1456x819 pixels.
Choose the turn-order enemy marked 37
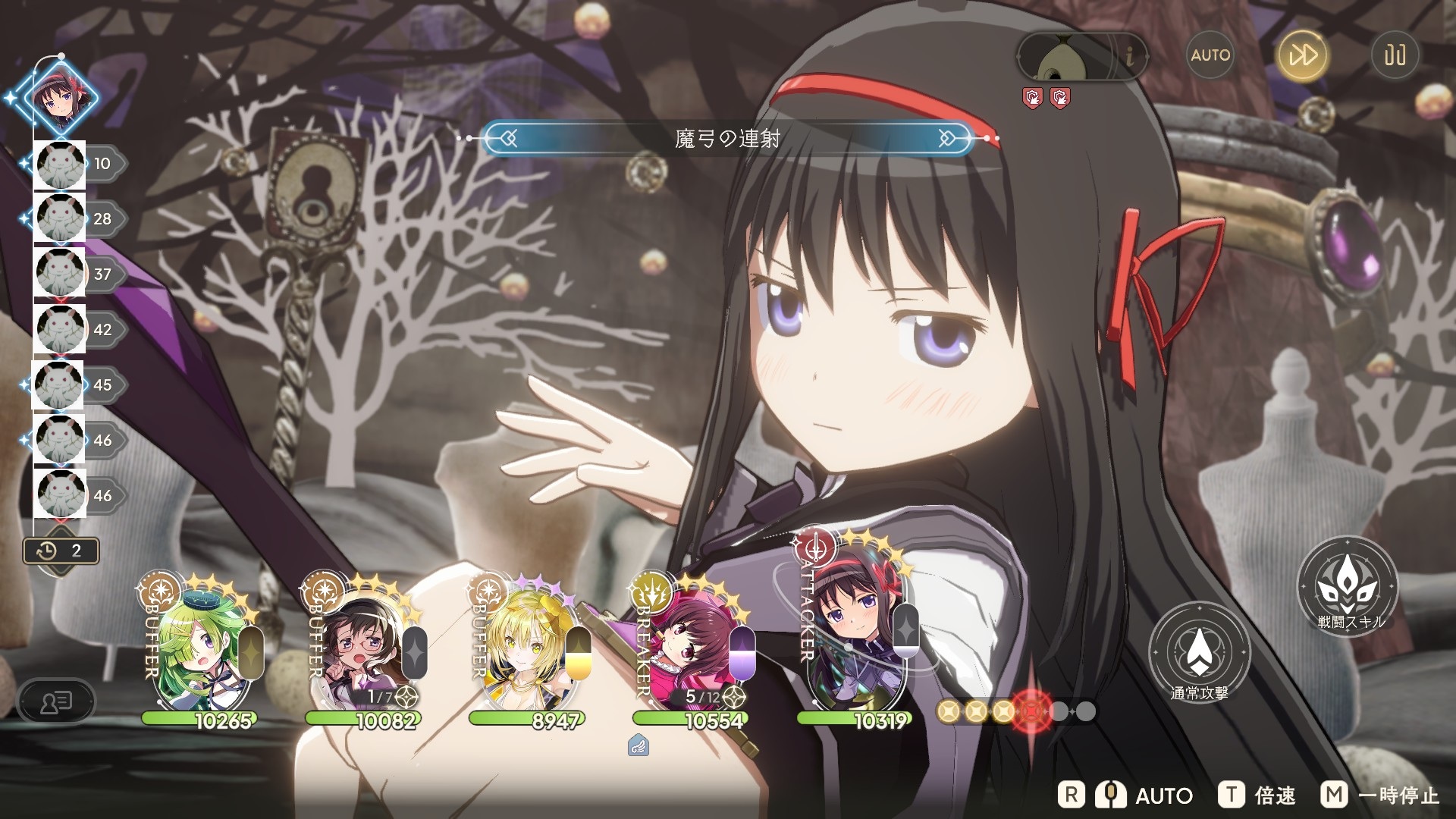coord(61,275)
